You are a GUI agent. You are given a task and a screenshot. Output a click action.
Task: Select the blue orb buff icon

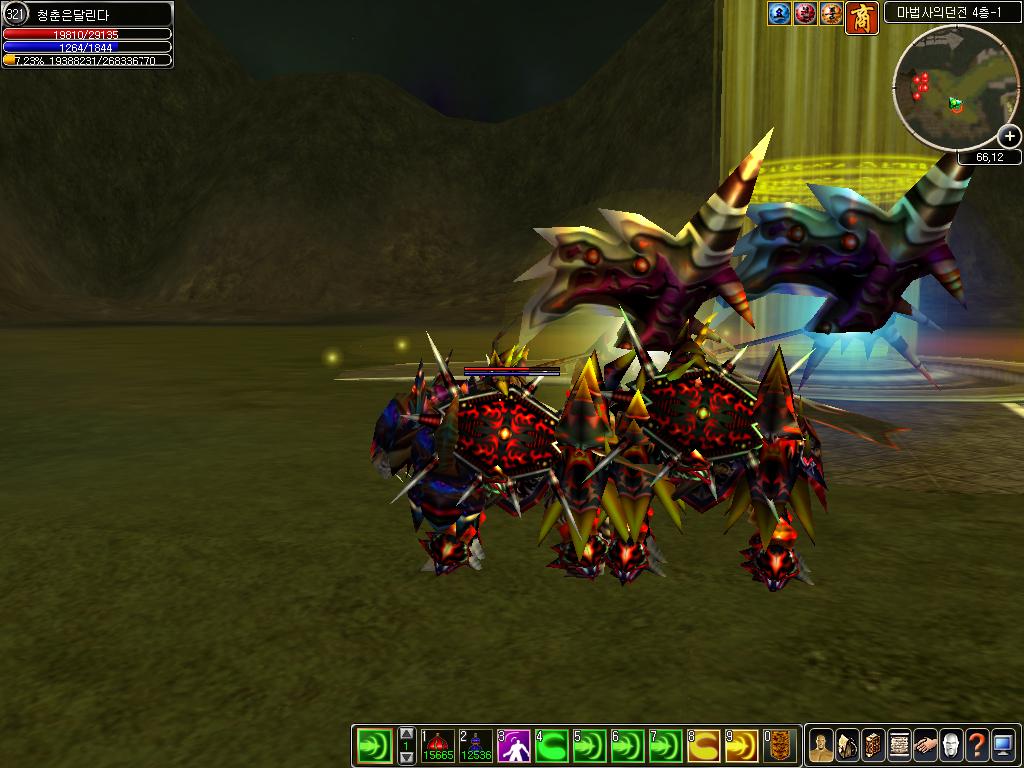pyautogui.click(x=780, y=13)
